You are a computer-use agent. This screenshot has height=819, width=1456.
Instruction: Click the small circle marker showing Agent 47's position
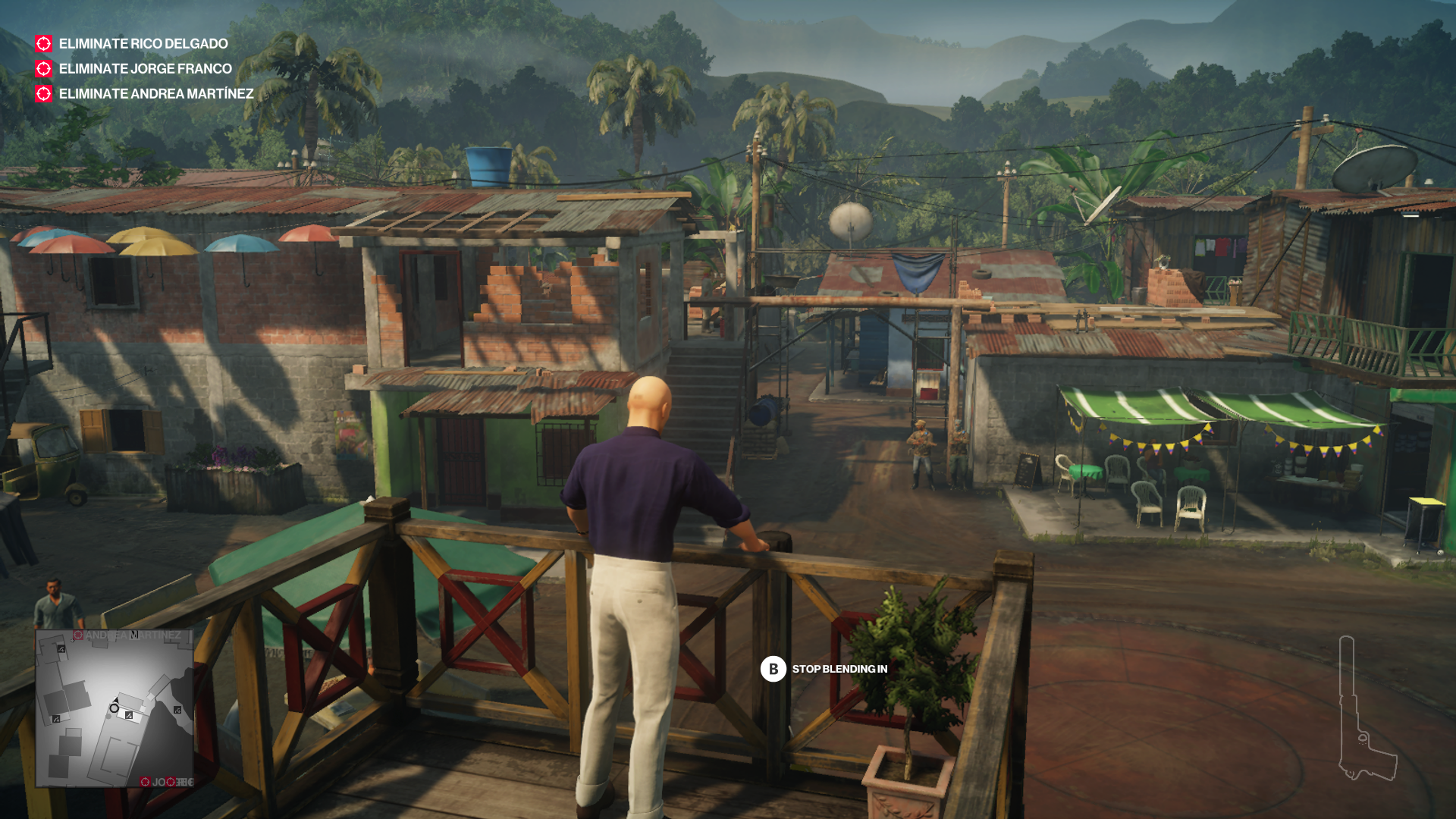115,708
